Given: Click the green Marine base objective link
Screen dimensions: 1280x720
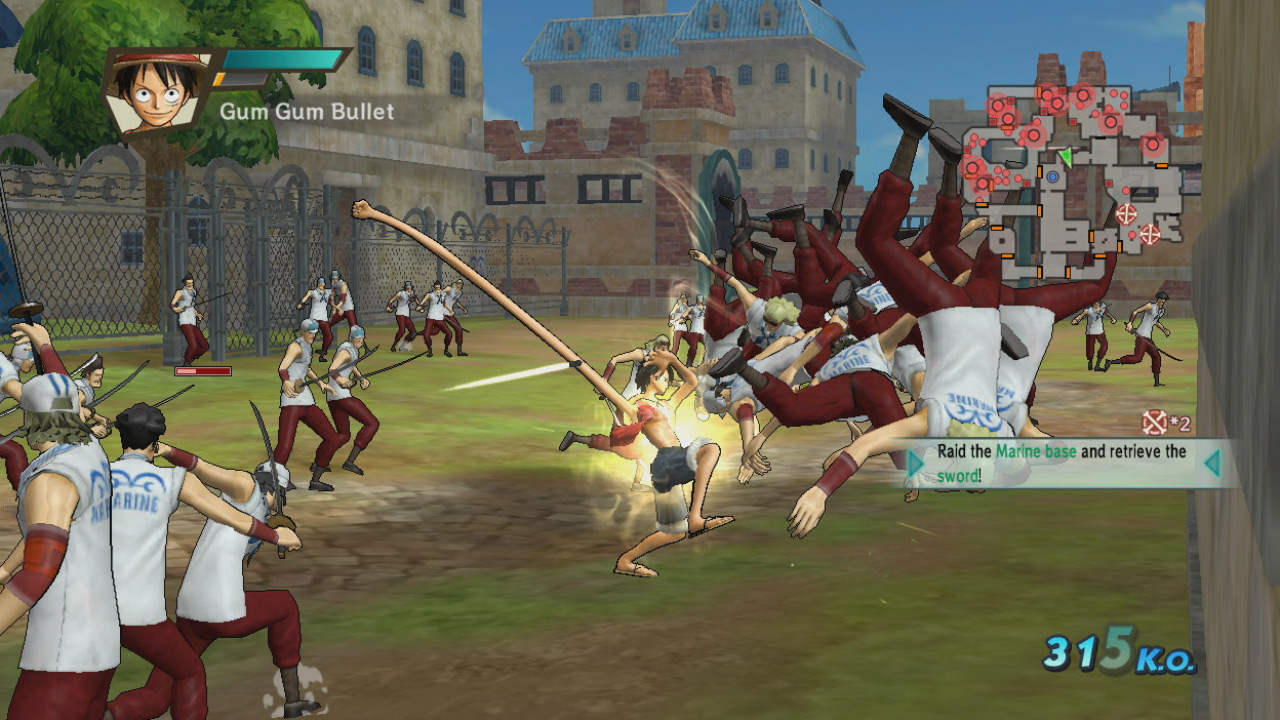Looking at the screenshot, I should tap(1036, 451).
